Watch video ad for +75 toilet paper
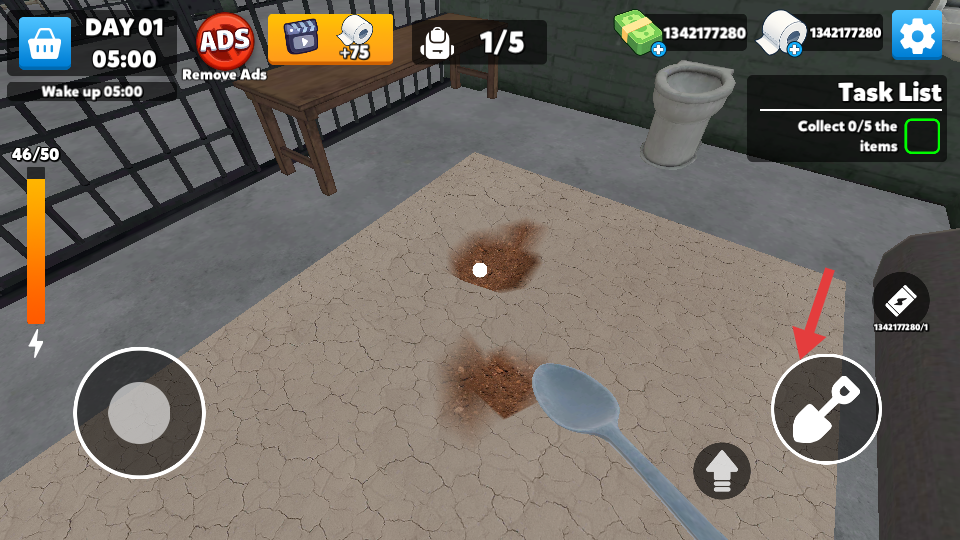This screenshot has height=540, width=960. [x=330, y=39]
